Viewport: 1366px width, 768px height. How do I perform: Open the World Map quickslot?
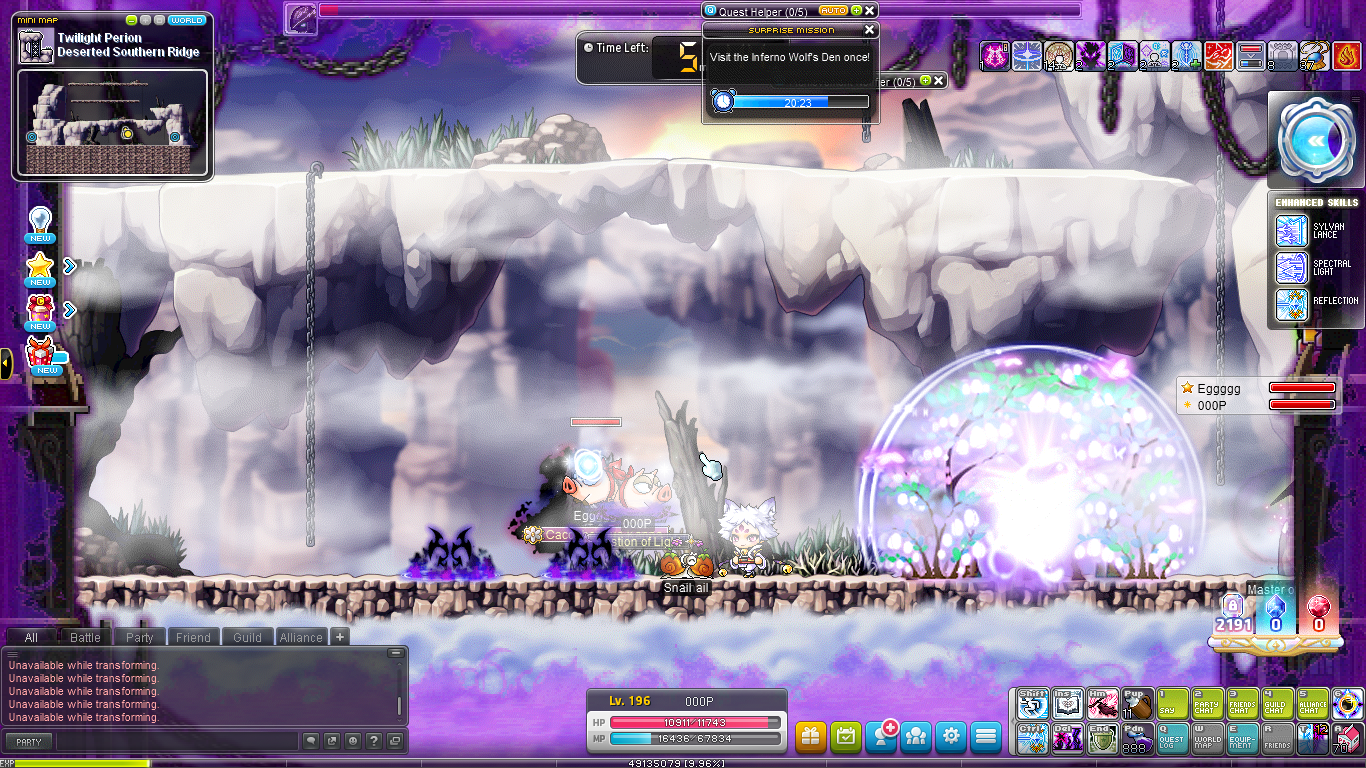[1208, 738]
